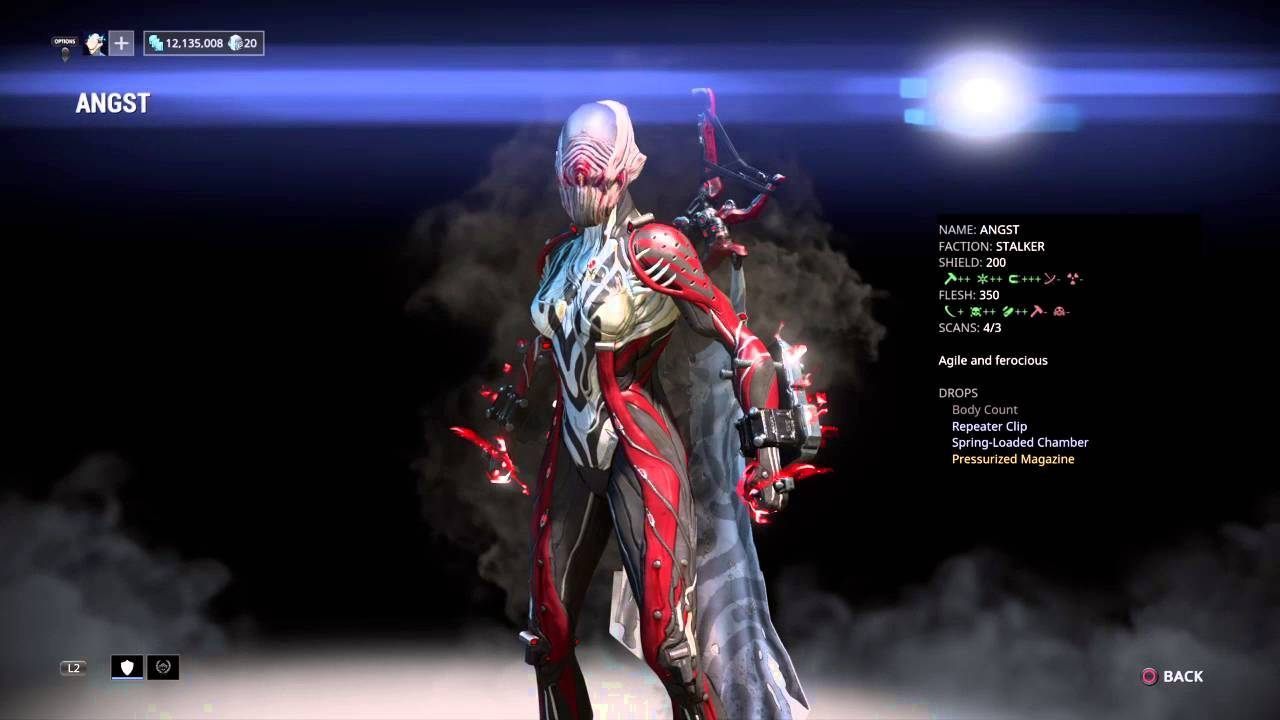Click the platinum currency icon near credits

234,43
